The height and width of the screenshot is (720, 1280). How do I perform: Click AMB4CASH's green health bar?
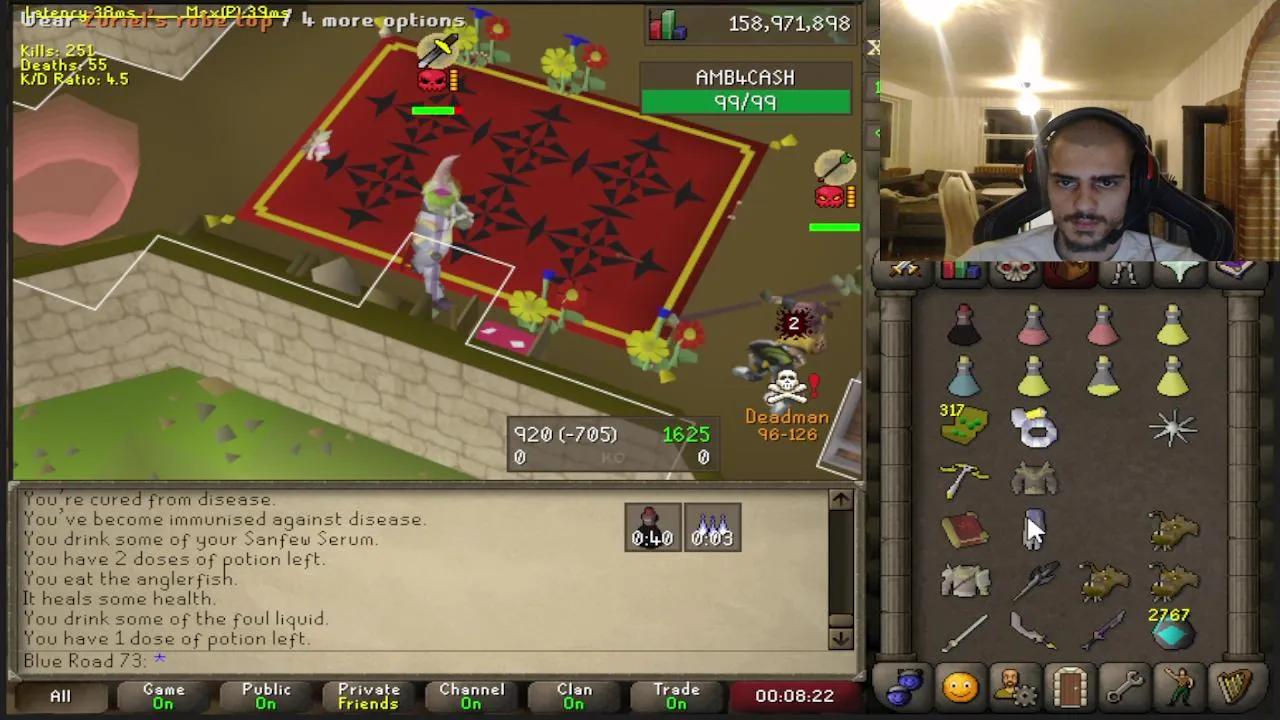[746, 101]
